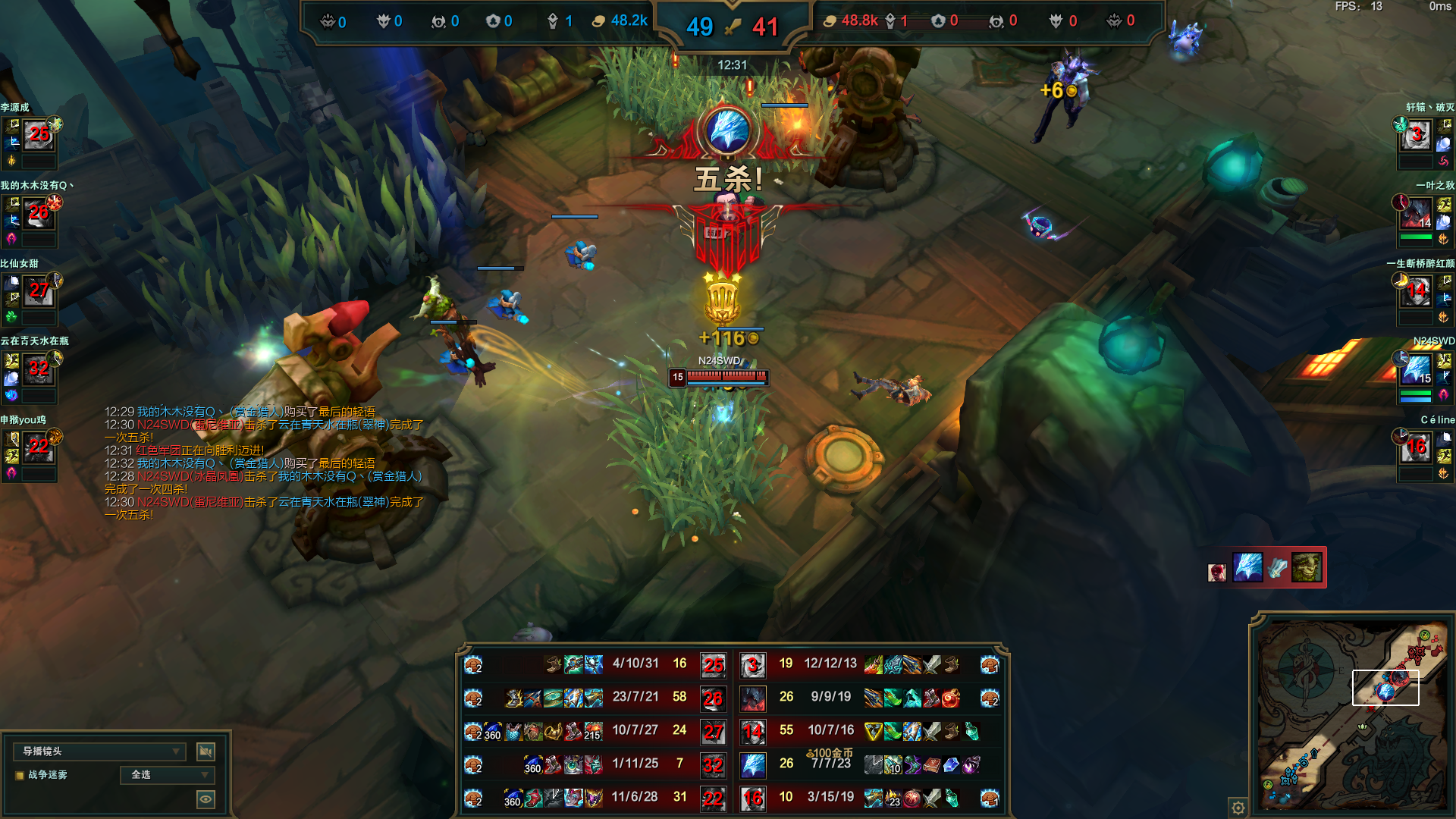Image resolution: width=1456 pixels, height=819 pixels.
Task: Click the Anivia row in the scoreboard
Action: point(753,764)
